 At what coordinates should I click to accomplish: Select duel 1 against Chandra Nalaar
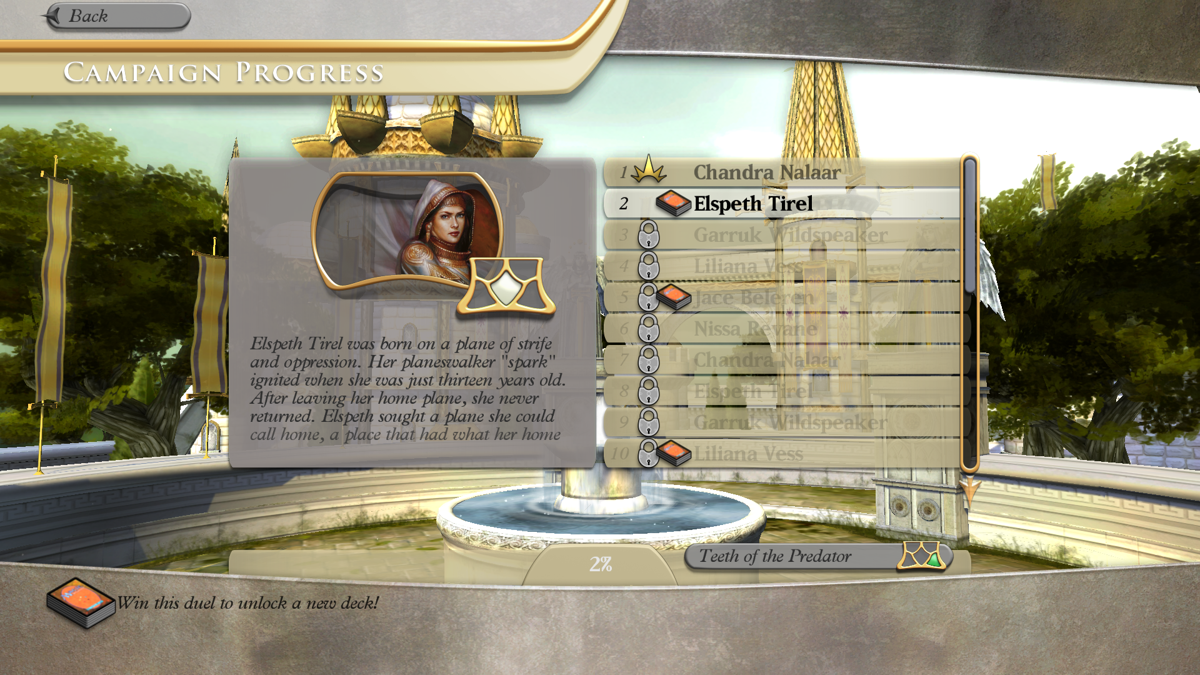point(781,172)
